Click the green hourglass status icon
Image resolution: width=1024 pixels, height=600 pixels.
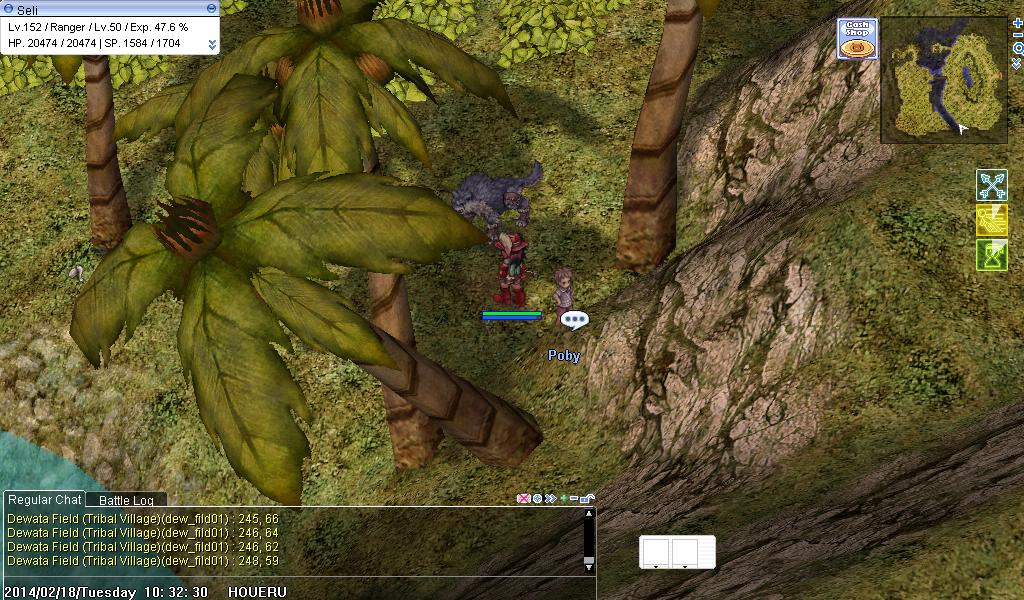click(x=991, y=254)
